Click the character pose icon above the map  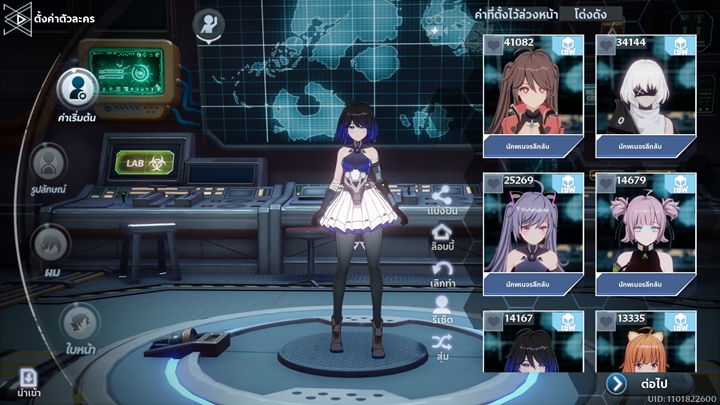point(208,26)
